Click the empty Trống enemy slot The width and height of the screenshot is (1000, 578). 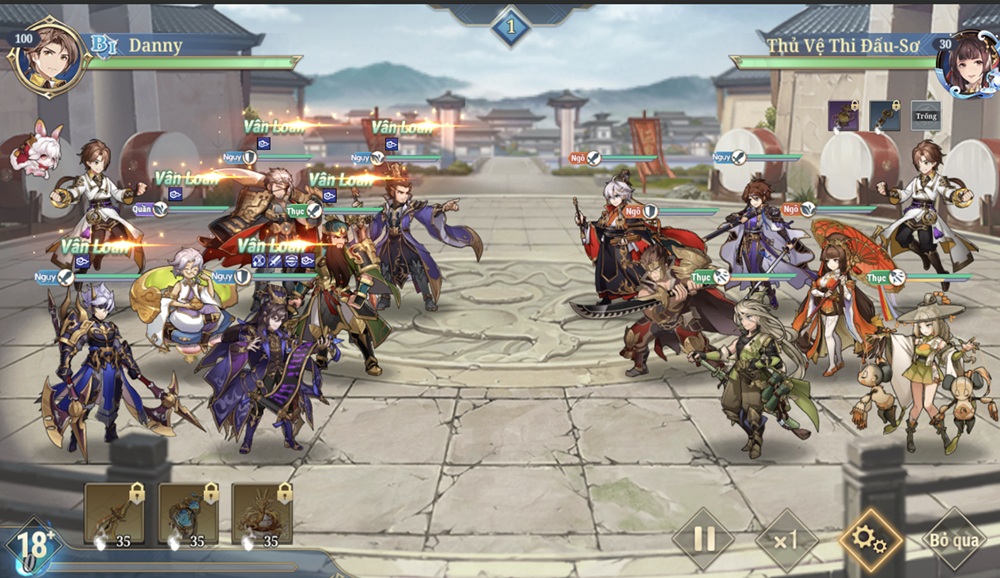[925, 116]
